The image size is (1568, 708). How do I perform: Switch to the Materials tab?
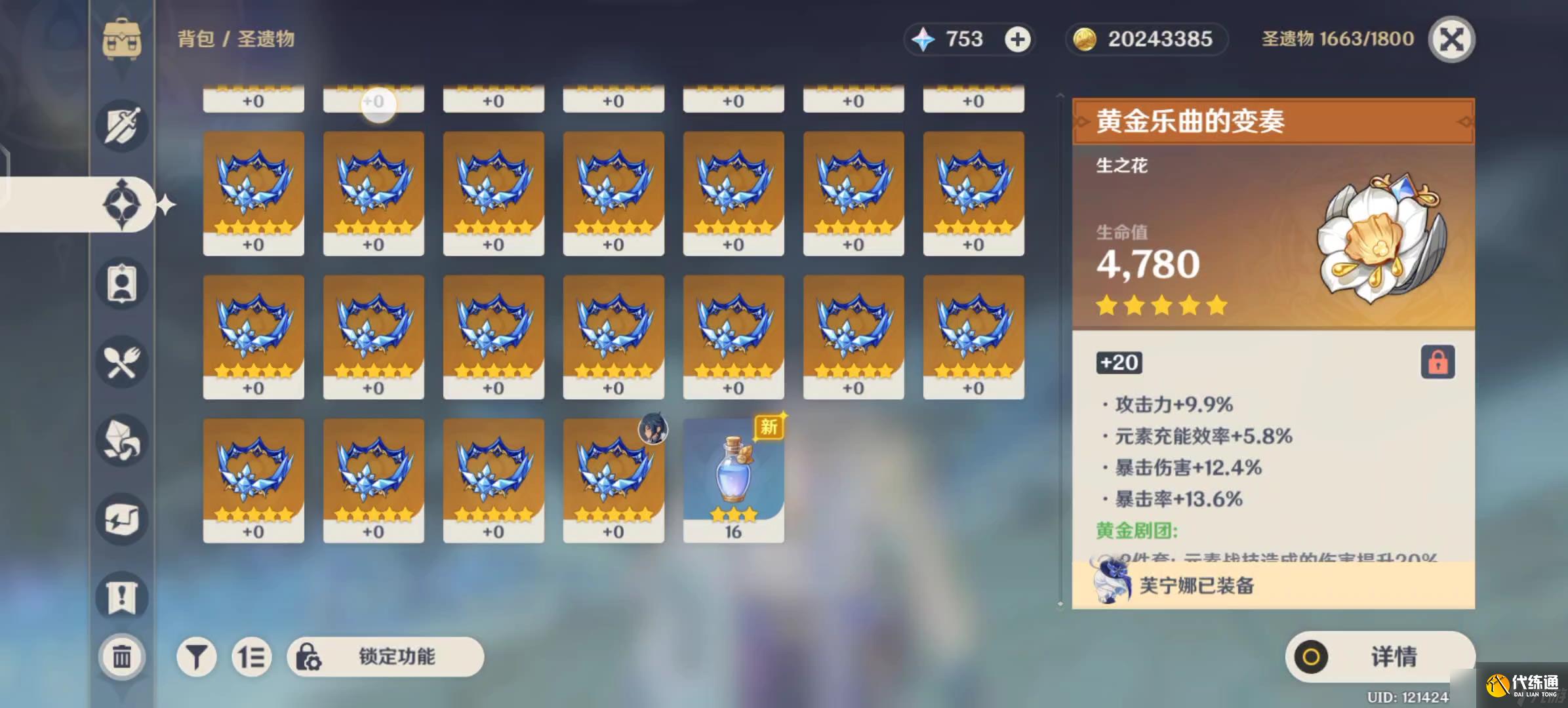tap(122, 441)
